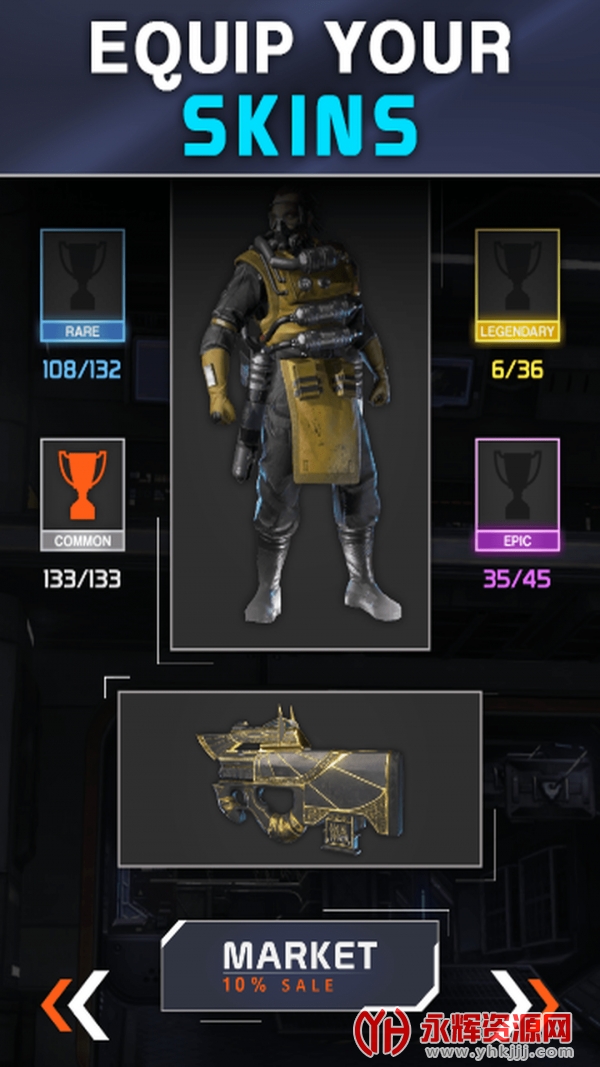
Task: Go to previous skin with left arrow
Action: (x=74, y=1001)
